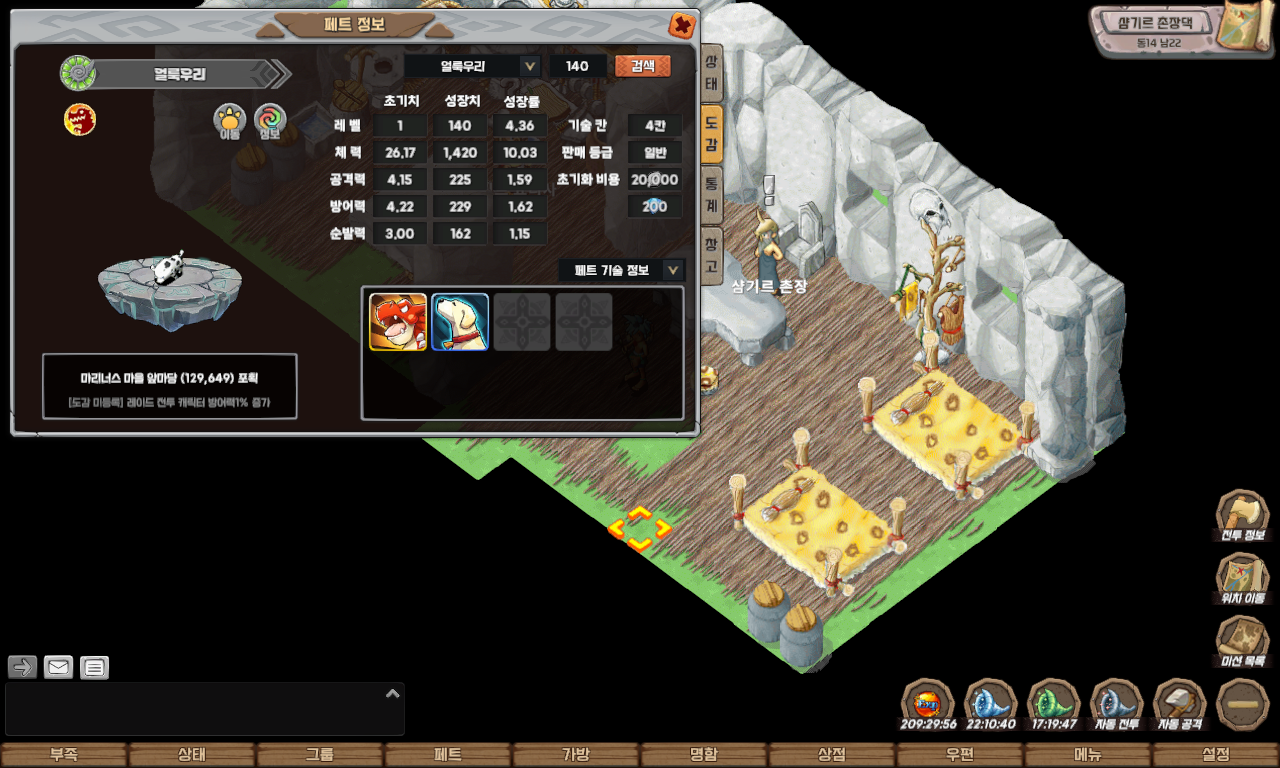Screen dimensions: 1280x768
Task: Expand the 페트 기술 정보 dropdown
Action: (x=674, y=270)
